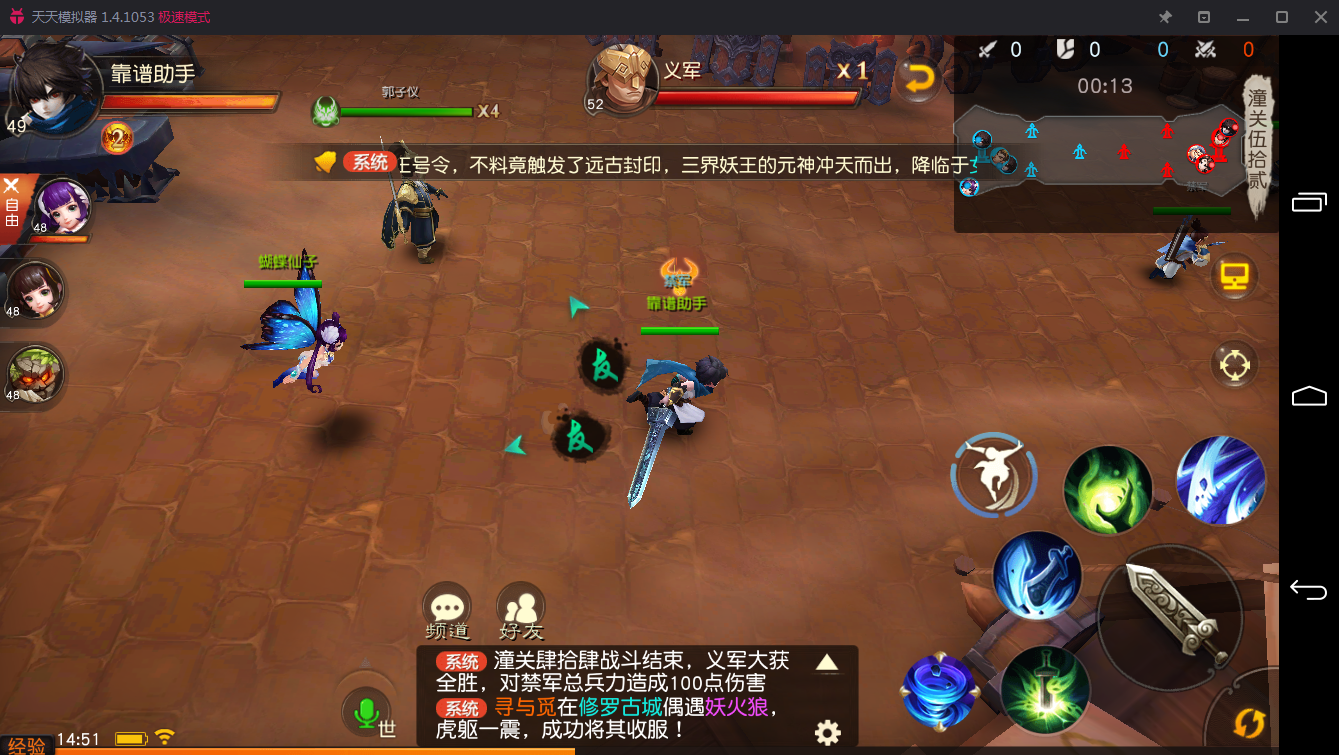The height and width of the screenshot is (755, 1339).
Task: Open the 好友 friends list
Action: tap(520, 605)
